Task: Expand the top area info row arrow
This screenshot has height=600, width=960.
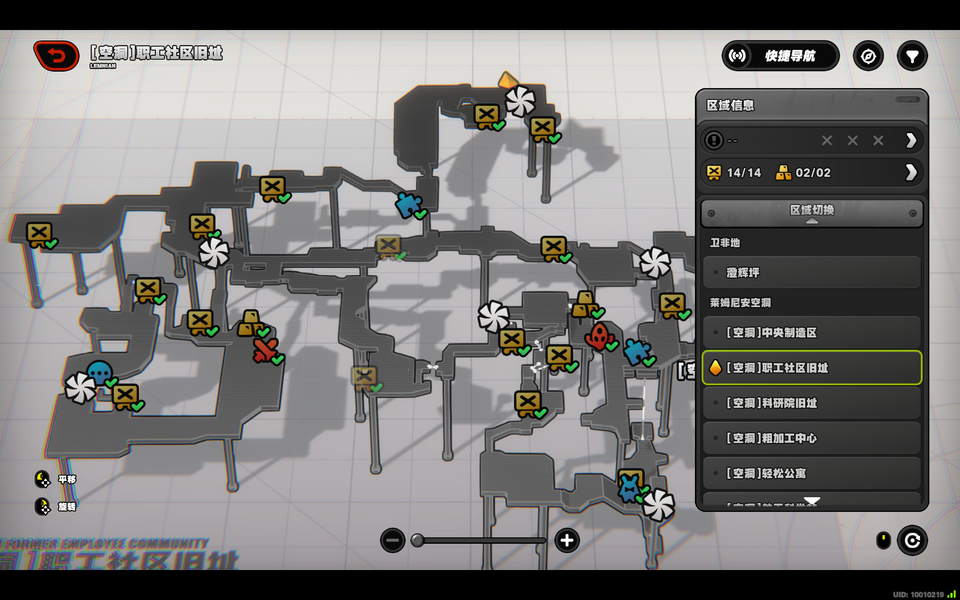Action: [x=910, y=140]
